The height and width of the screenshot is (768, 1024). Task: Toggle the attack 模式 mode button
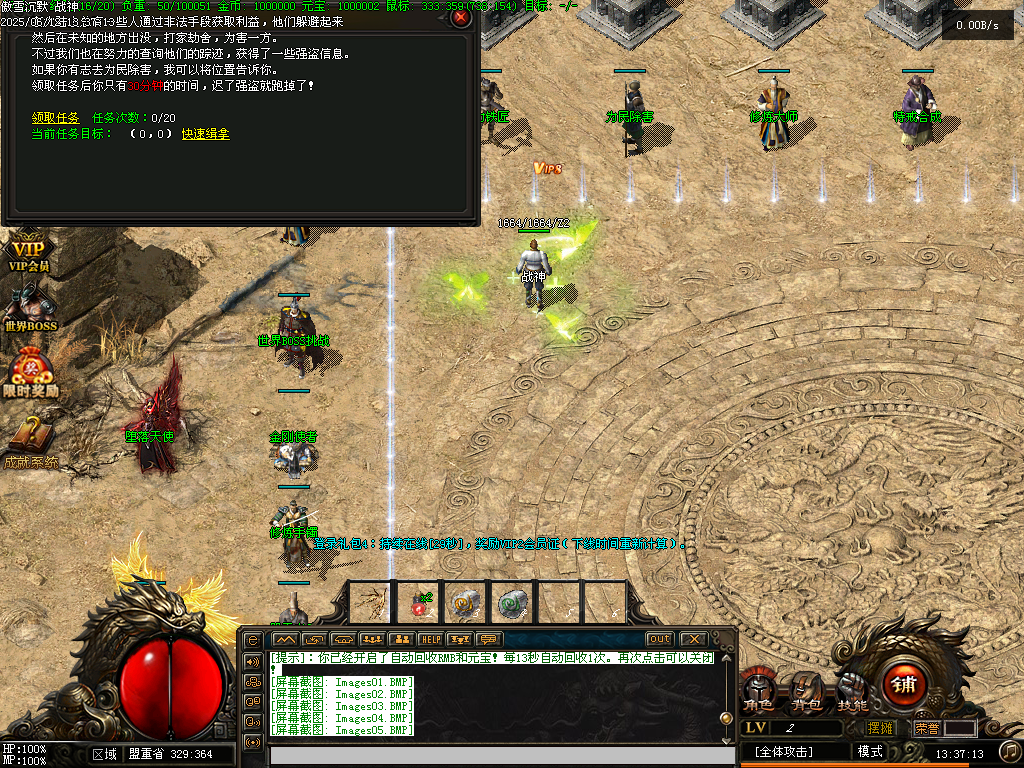pos(870,751)
